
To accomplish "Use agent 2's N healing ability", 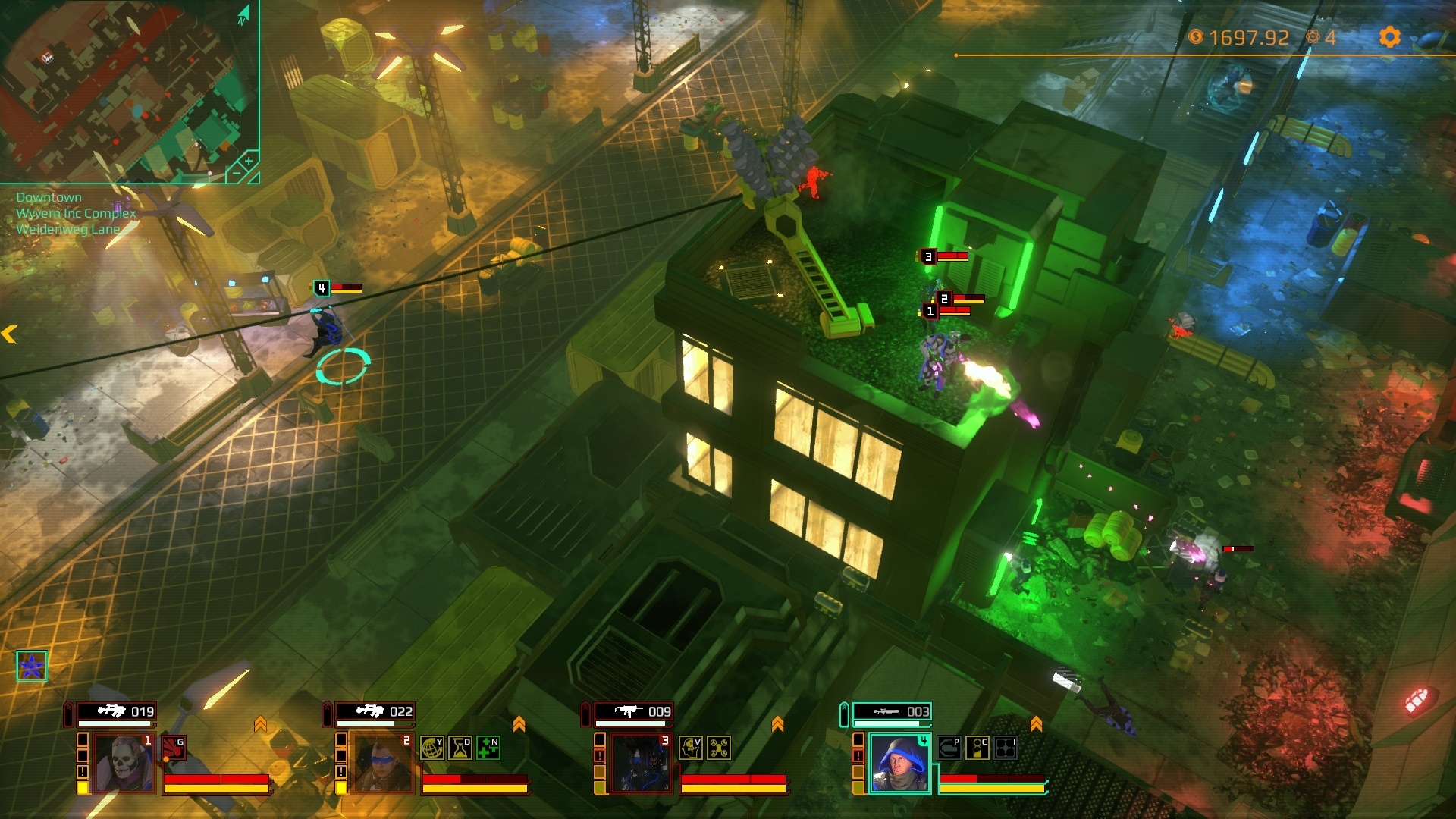I will coord(487,747).
